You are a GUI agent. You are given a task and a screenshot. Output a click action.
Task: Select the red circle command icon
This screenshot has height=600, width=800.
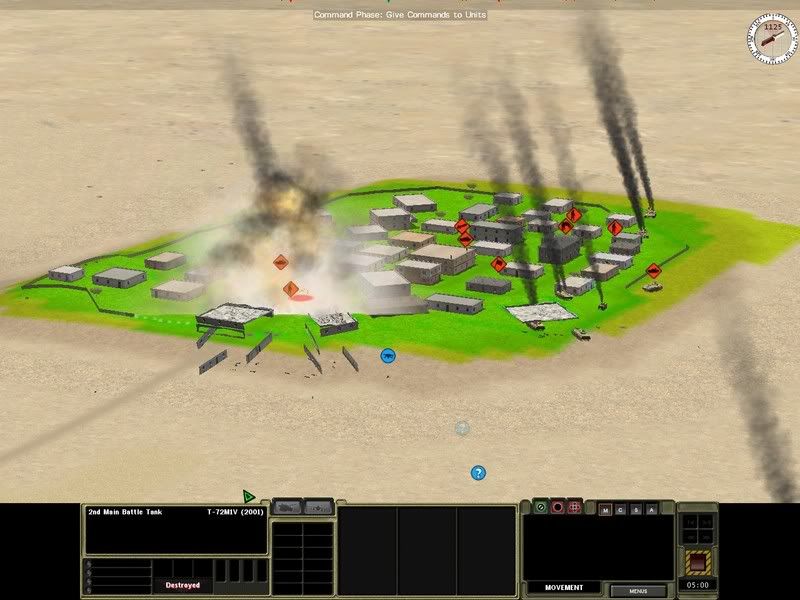[558, 507]
